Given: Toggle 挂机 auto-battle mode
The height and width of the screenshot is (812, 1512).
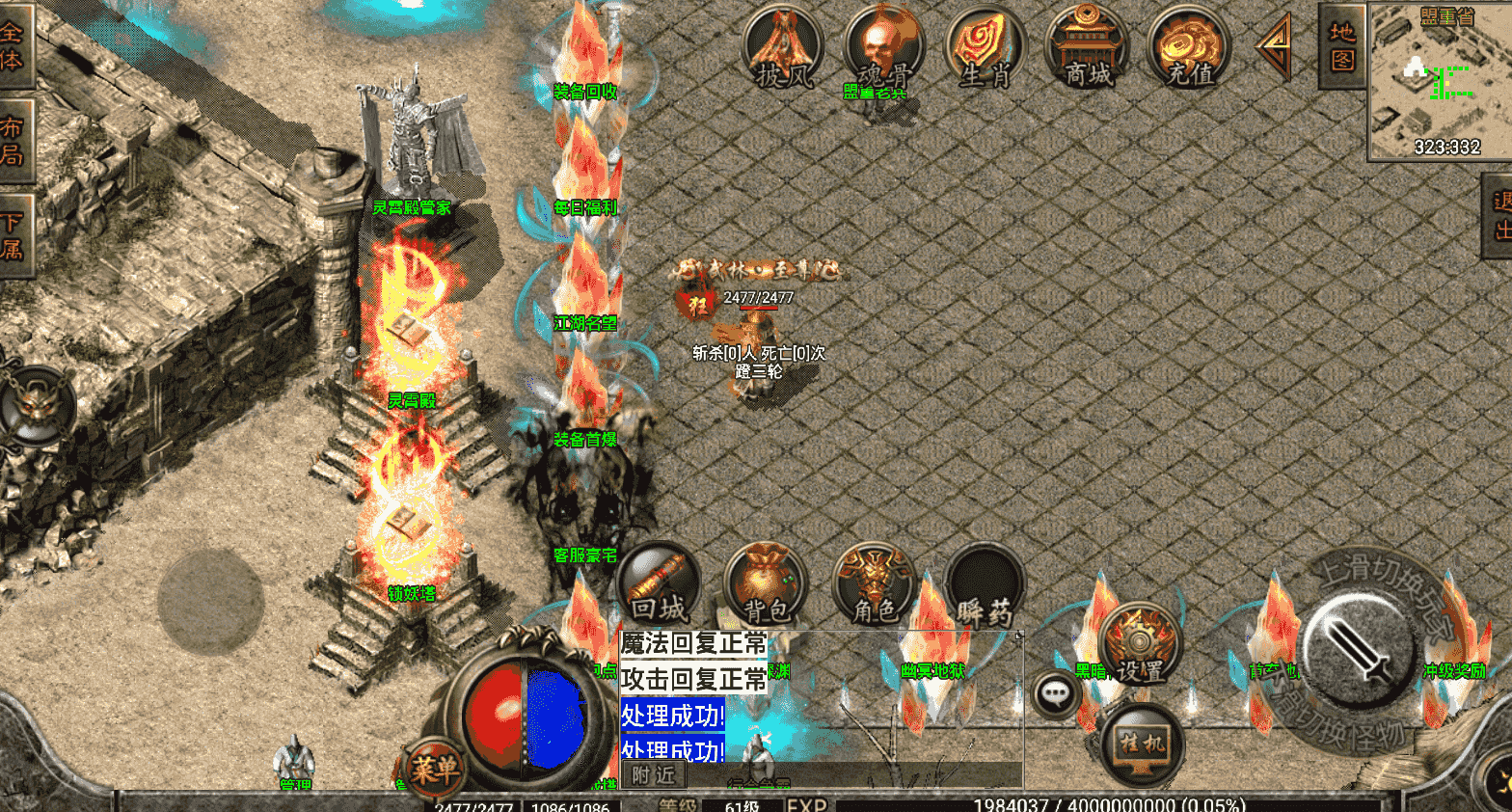Looking at the screenshot, I should pos(1142,744).
